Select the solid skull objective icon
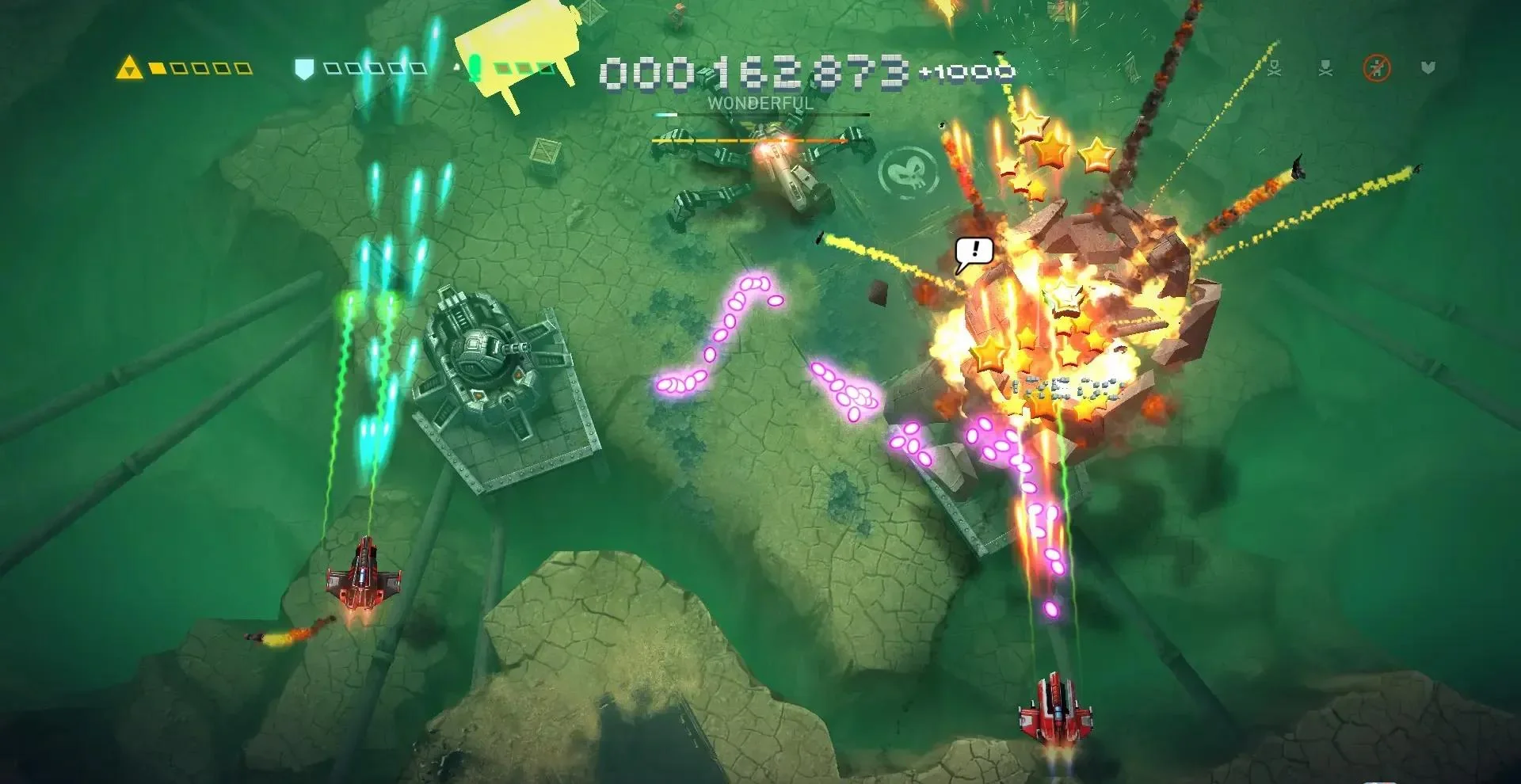The image size is (1521, 784). pyautogui.click(x=1325, y=69)
